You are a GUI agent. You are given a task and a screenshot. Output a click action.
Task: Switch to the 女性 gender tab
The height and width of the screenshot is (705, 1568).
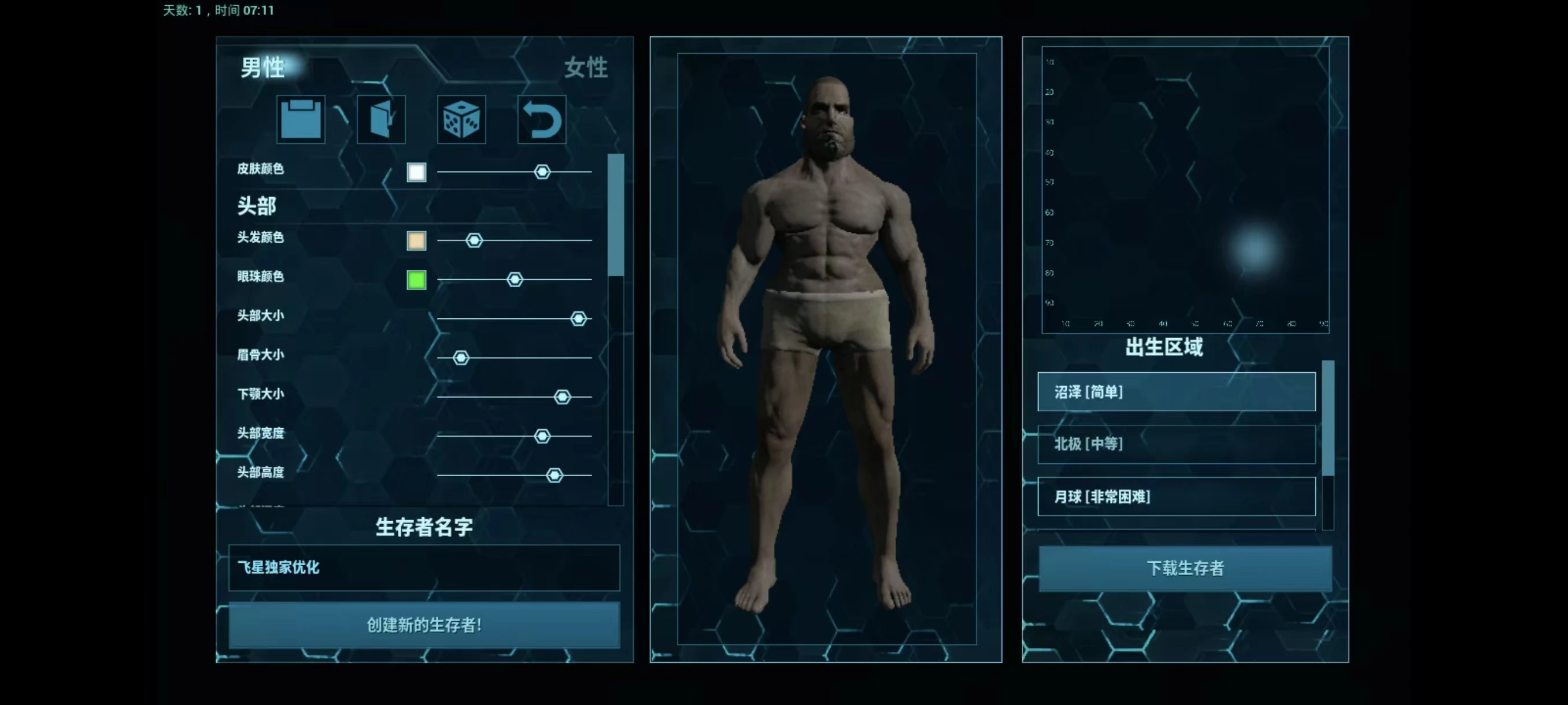[x=586, y=68]
